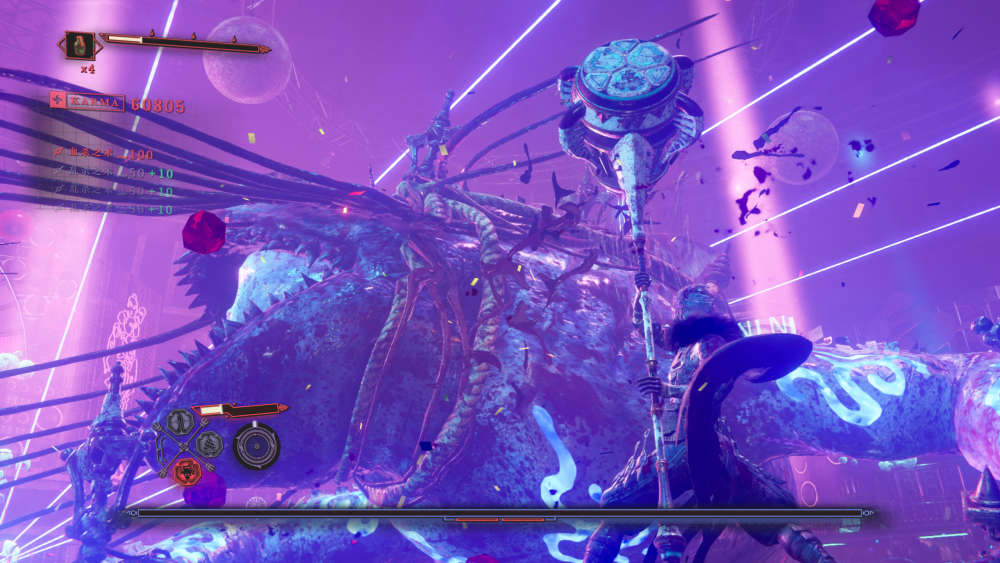Select the gourd healing item icon
The height and width of the screenshot is (563, 1000).
[80, 45]
